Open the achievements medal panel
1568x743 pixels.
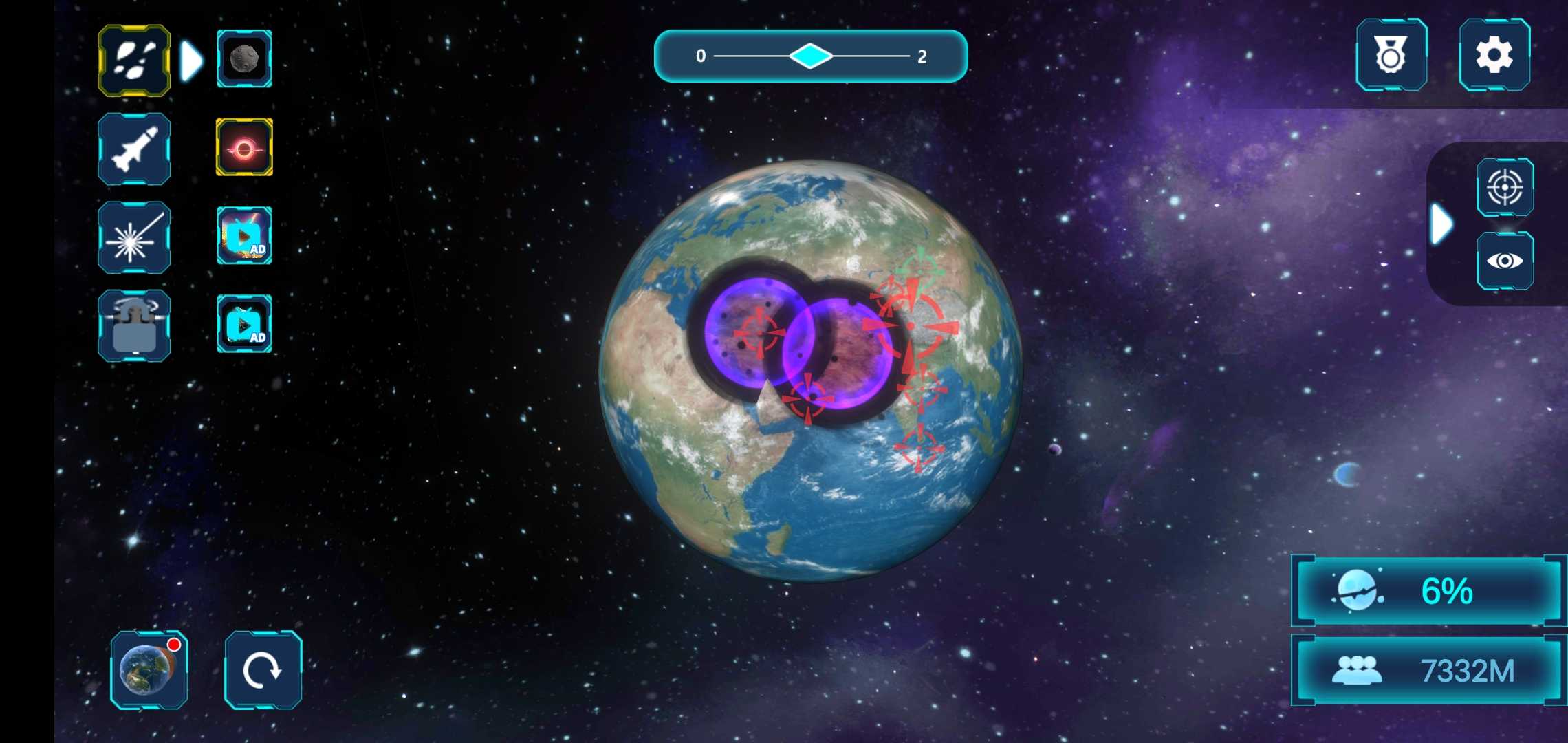1391,56
